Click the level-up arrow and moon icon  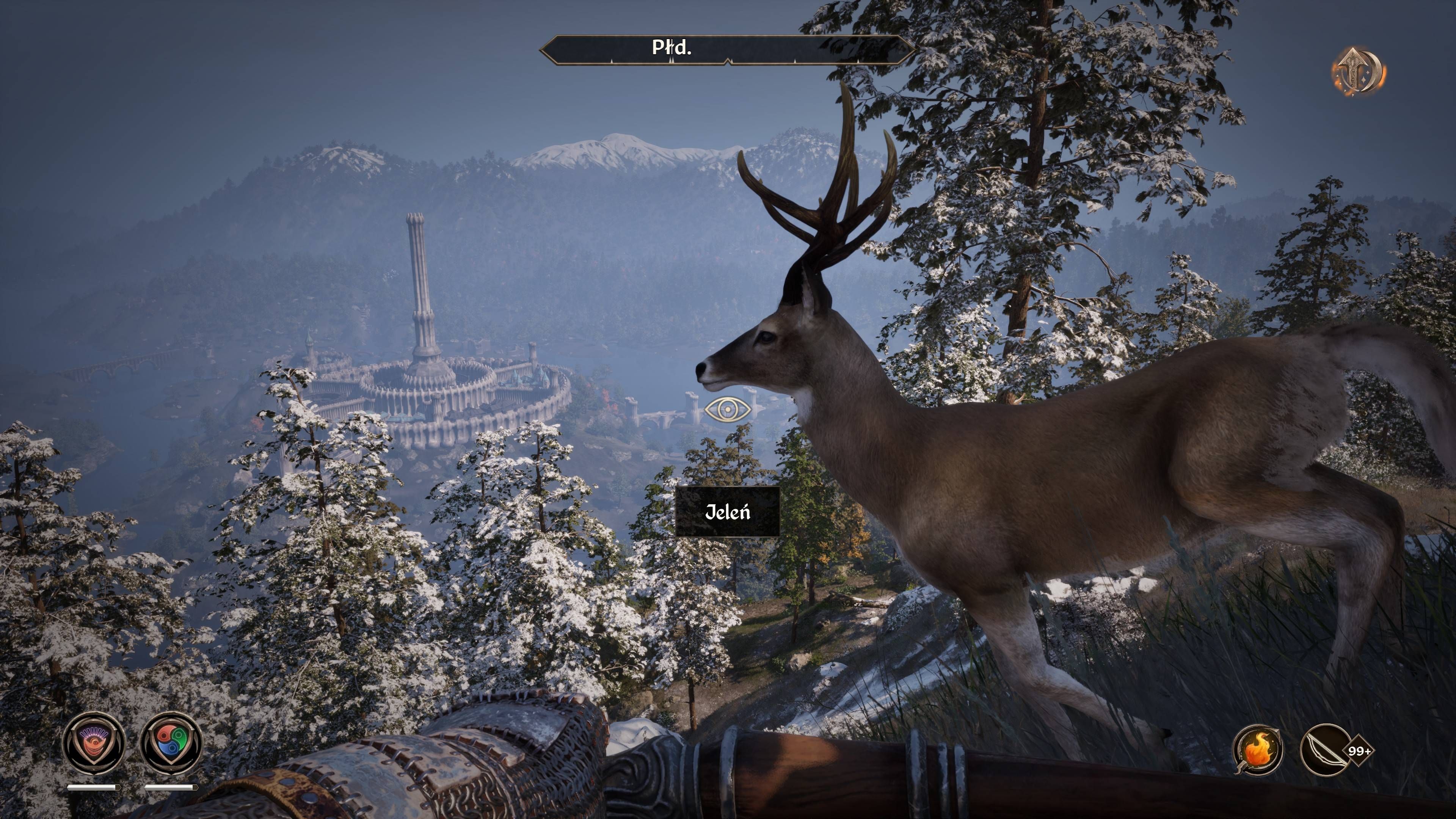1359,72
